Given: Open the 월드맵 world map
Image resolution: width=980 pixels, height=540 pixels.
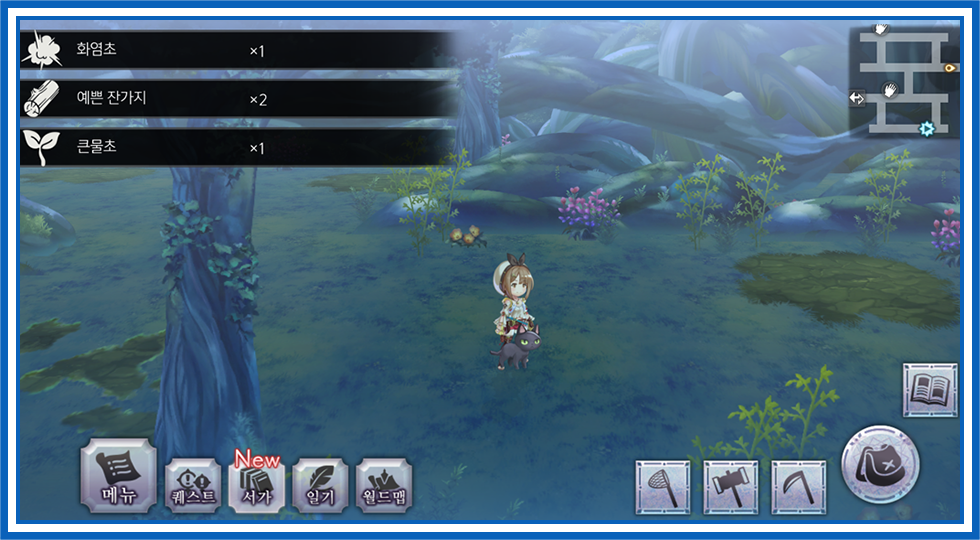Looking at the screenshot, I should (384, 486).
